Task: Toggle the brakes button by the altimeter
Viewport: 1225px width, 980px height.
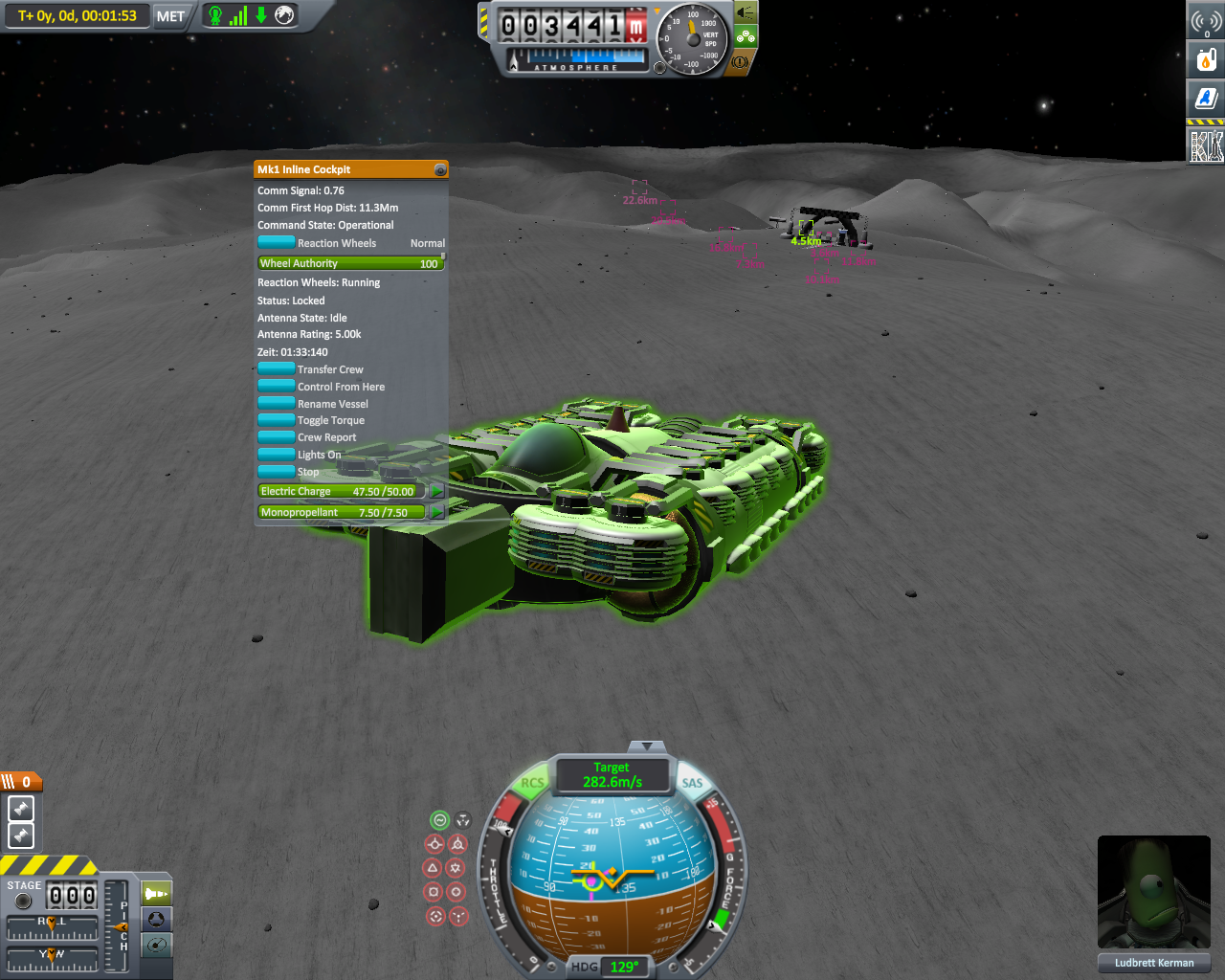Action: 741,61
